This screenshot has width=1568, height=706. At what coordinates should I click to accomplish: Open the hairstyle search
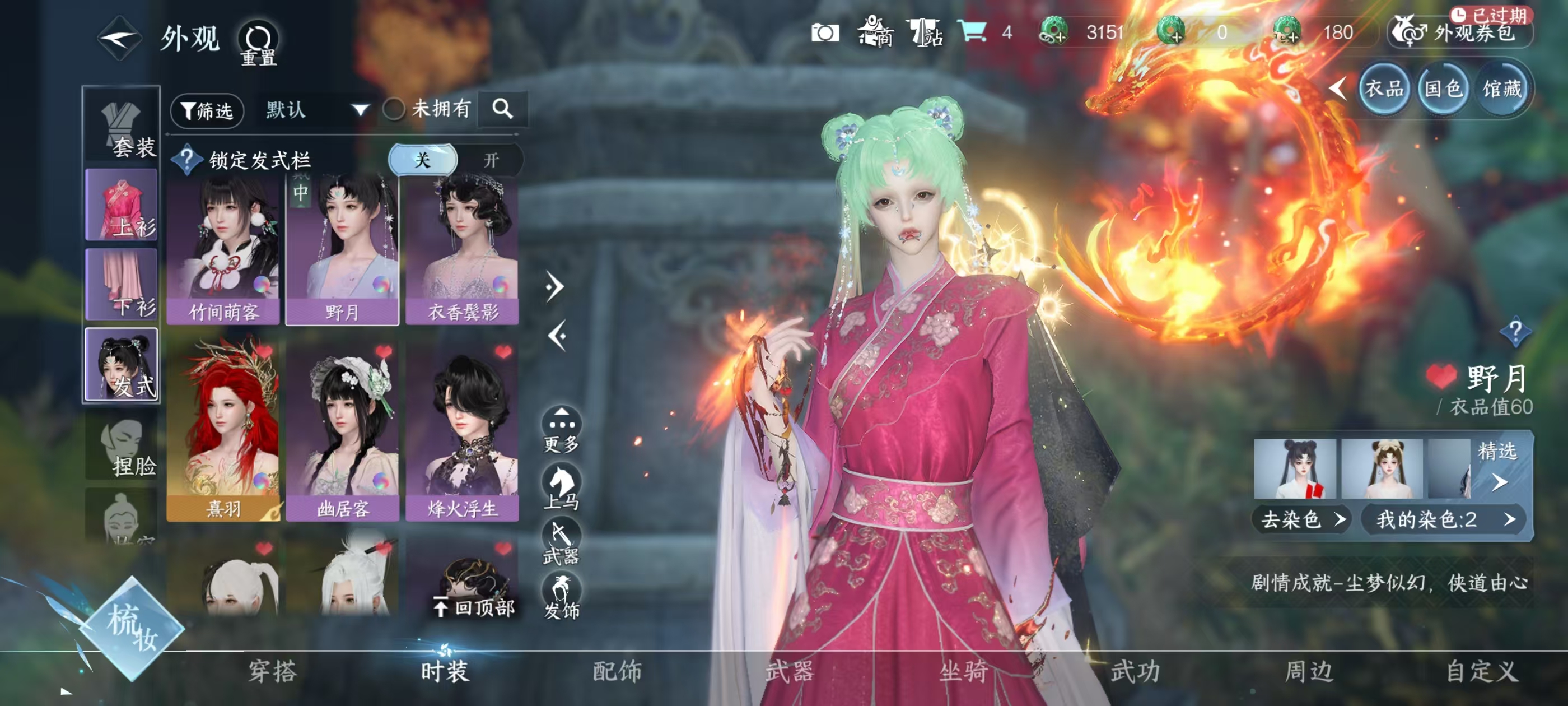[502, 109]
